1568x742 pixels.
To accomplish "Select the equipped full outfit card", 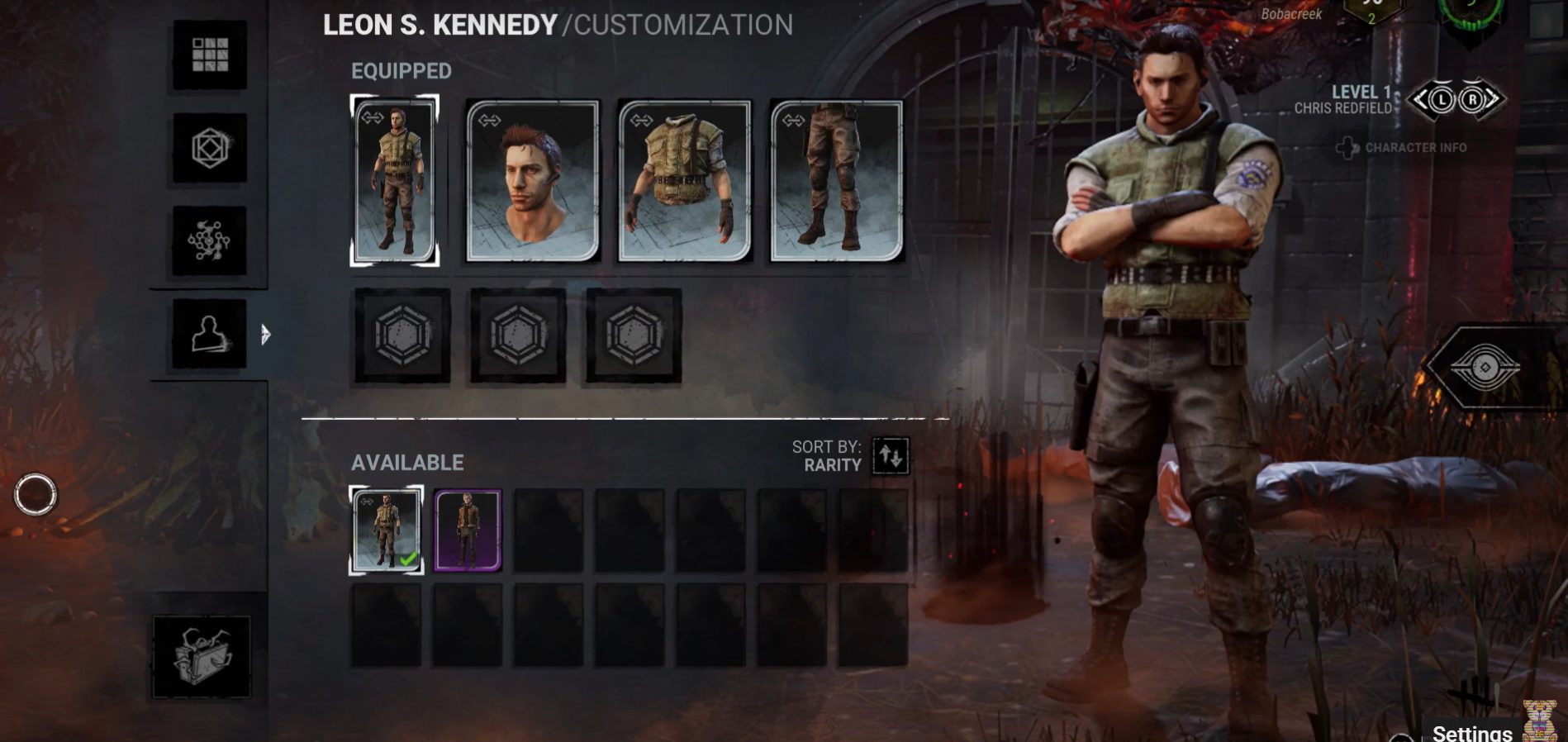I will [395, 181].
